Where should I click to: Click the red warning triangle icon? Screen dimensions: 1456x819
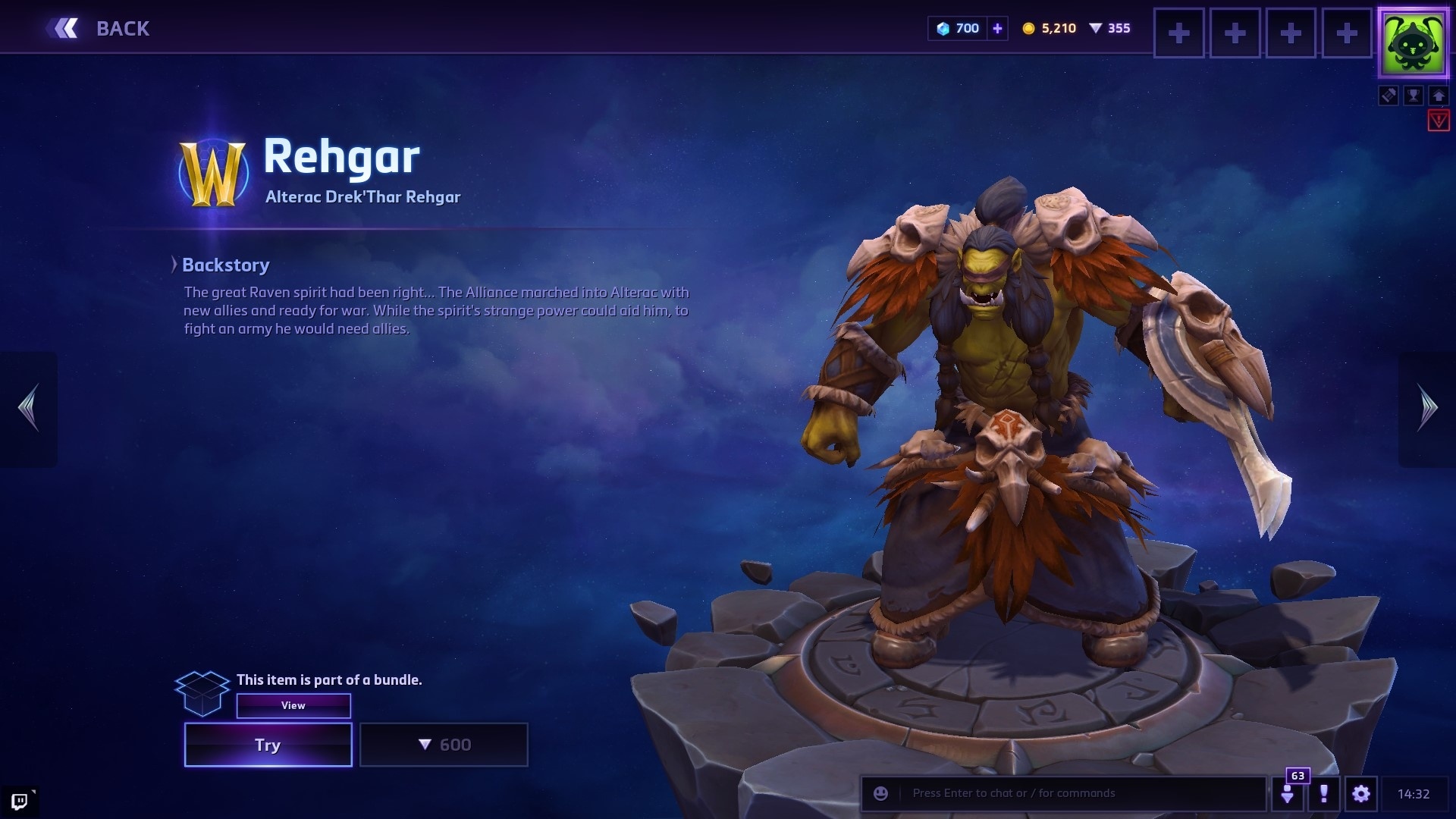pos(1439,121)
